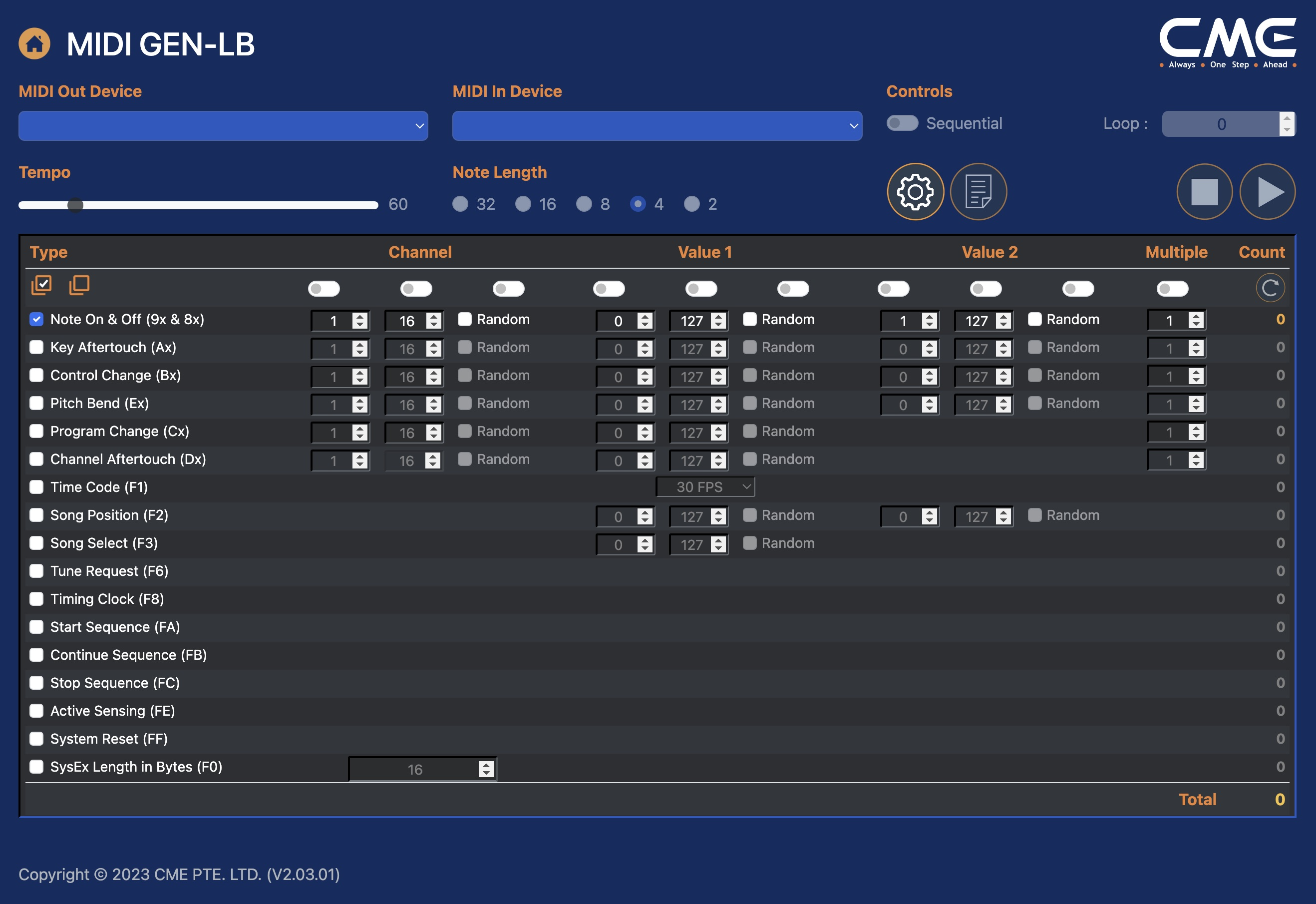The height and width of the screenshot is (904, 1316).
Task: Open the MIDI Out Device dropdown
Action: [223, 126]
